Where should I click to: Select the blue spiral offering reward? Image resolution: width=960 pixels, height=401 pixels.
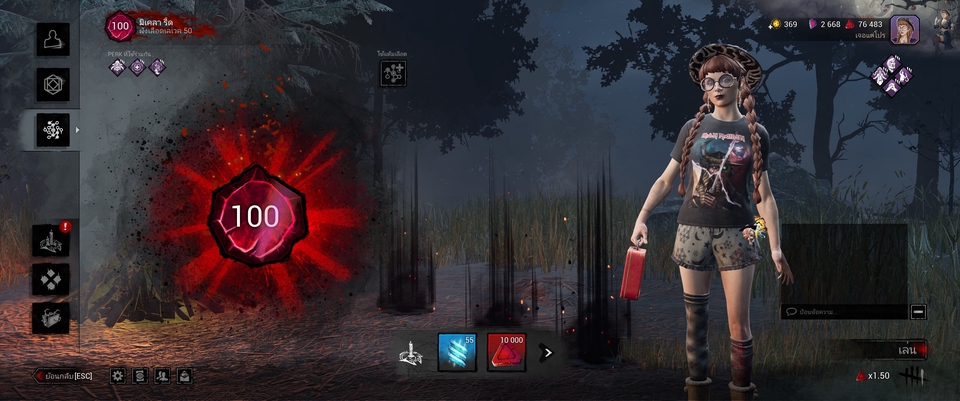click(457, 352)
